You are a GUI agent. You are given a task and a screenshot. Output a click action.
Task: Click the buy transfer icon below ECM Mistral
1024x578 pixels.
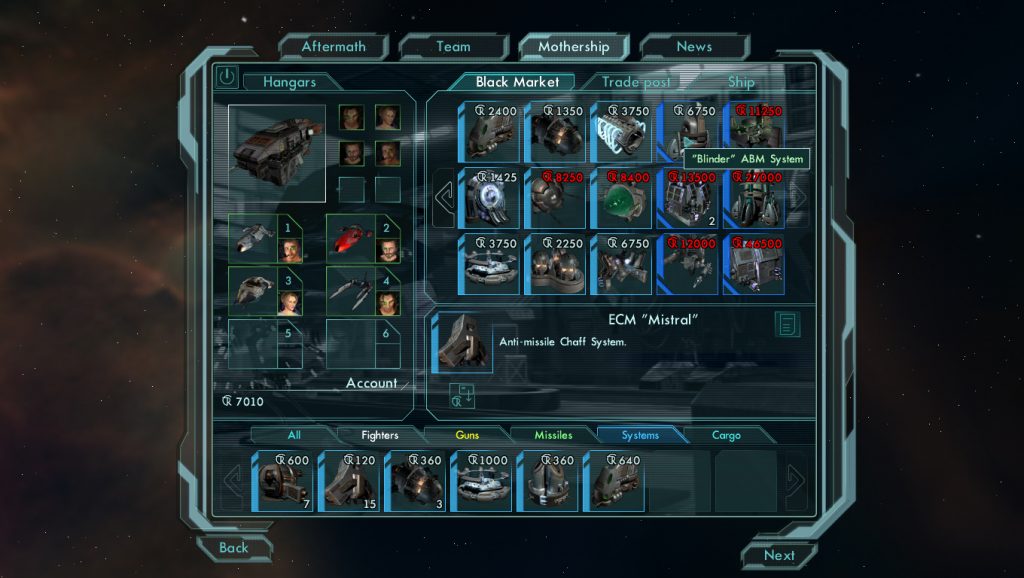pos(462,395)
